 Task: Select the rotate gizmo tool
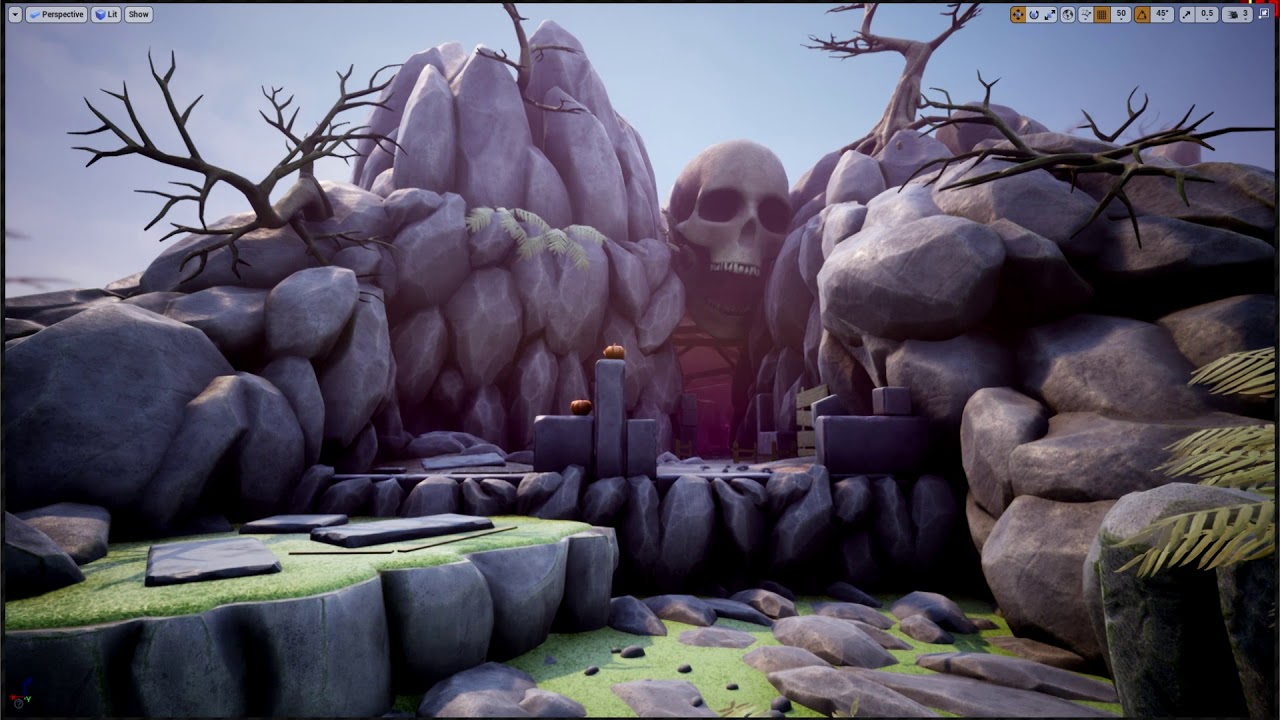pyautogui.click(x=1034, y=15)
